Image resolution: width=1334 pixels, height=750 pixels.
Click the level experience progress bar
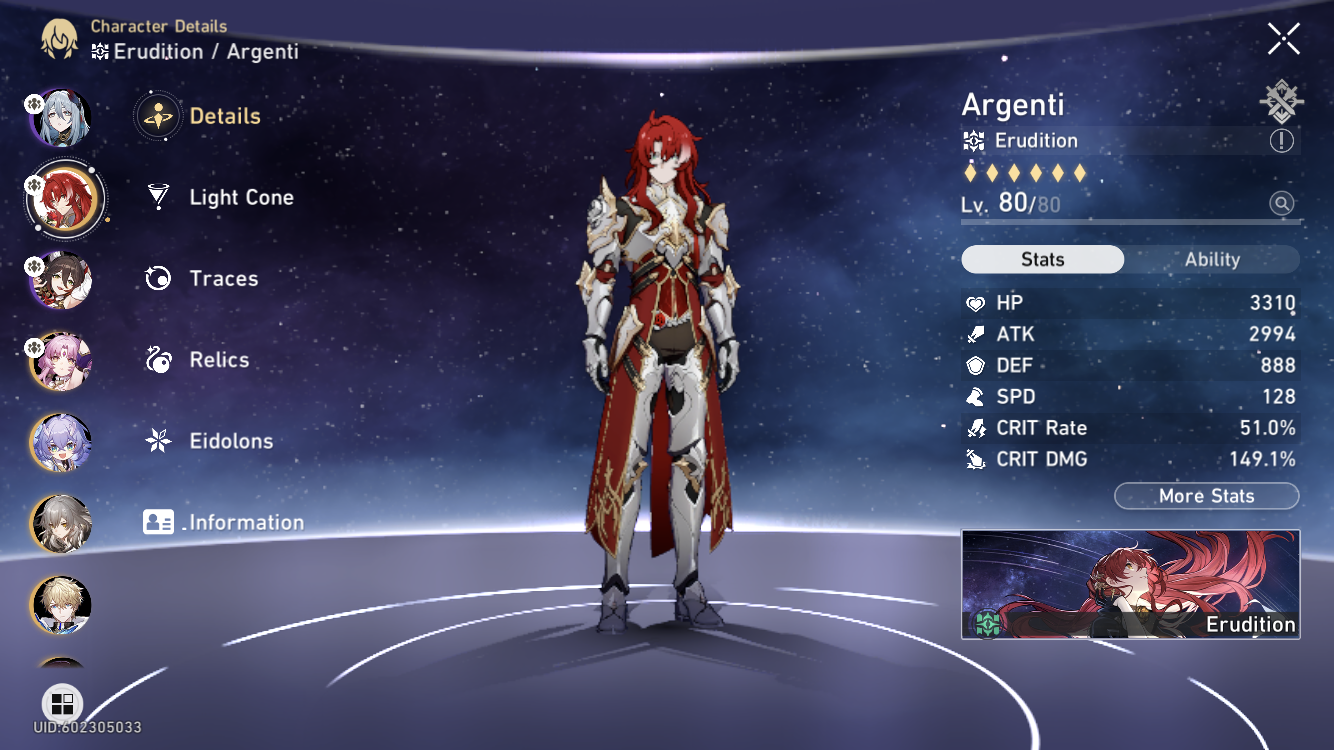(1130, 221)
